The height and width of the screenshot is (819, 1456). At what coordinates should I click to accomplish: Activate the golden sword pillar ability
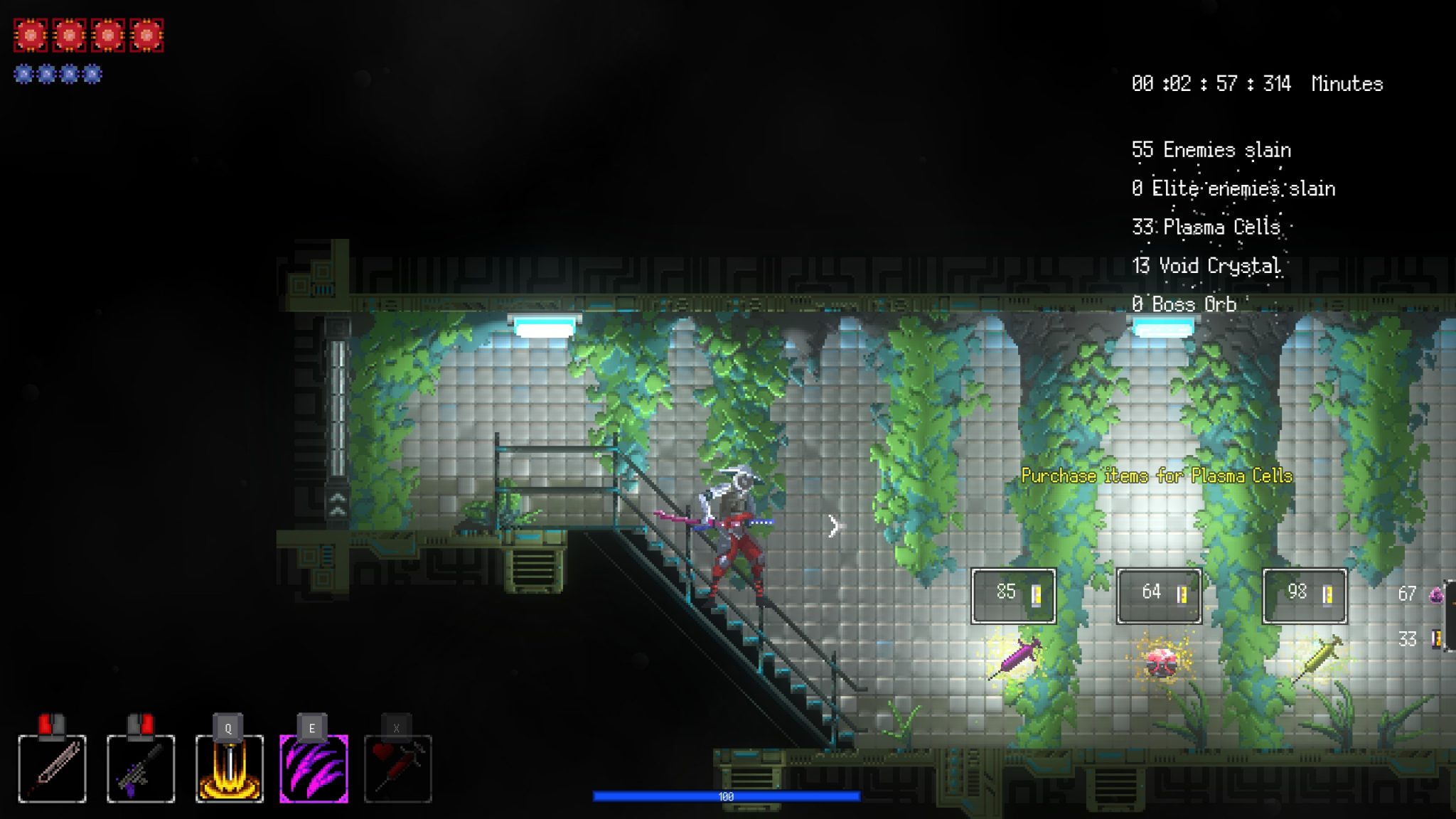point(229,769)
